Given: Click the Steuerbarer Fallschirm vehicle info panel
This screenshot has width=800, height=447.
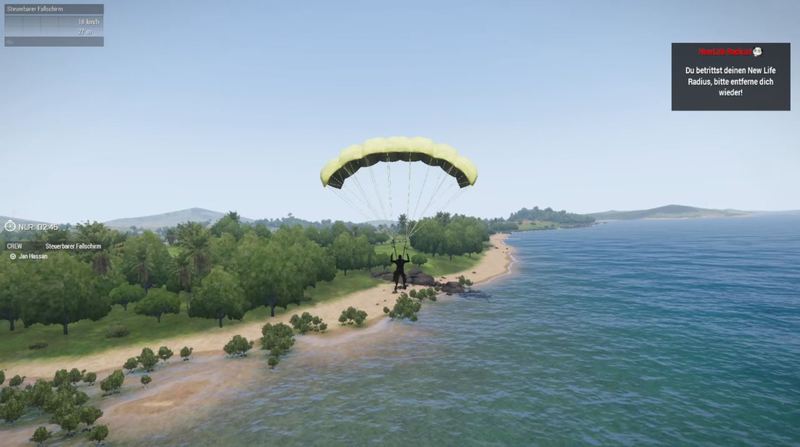Looking at the screenshot, I should click(x=53, y=25).
